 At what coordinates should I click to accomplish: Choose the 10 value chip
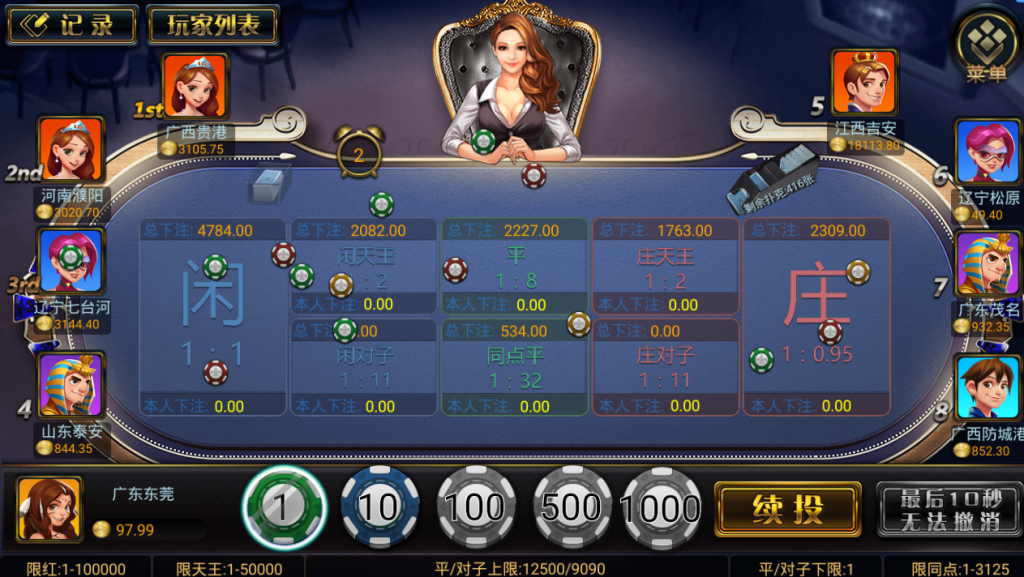pyautogui.click(x=379, y=508)
